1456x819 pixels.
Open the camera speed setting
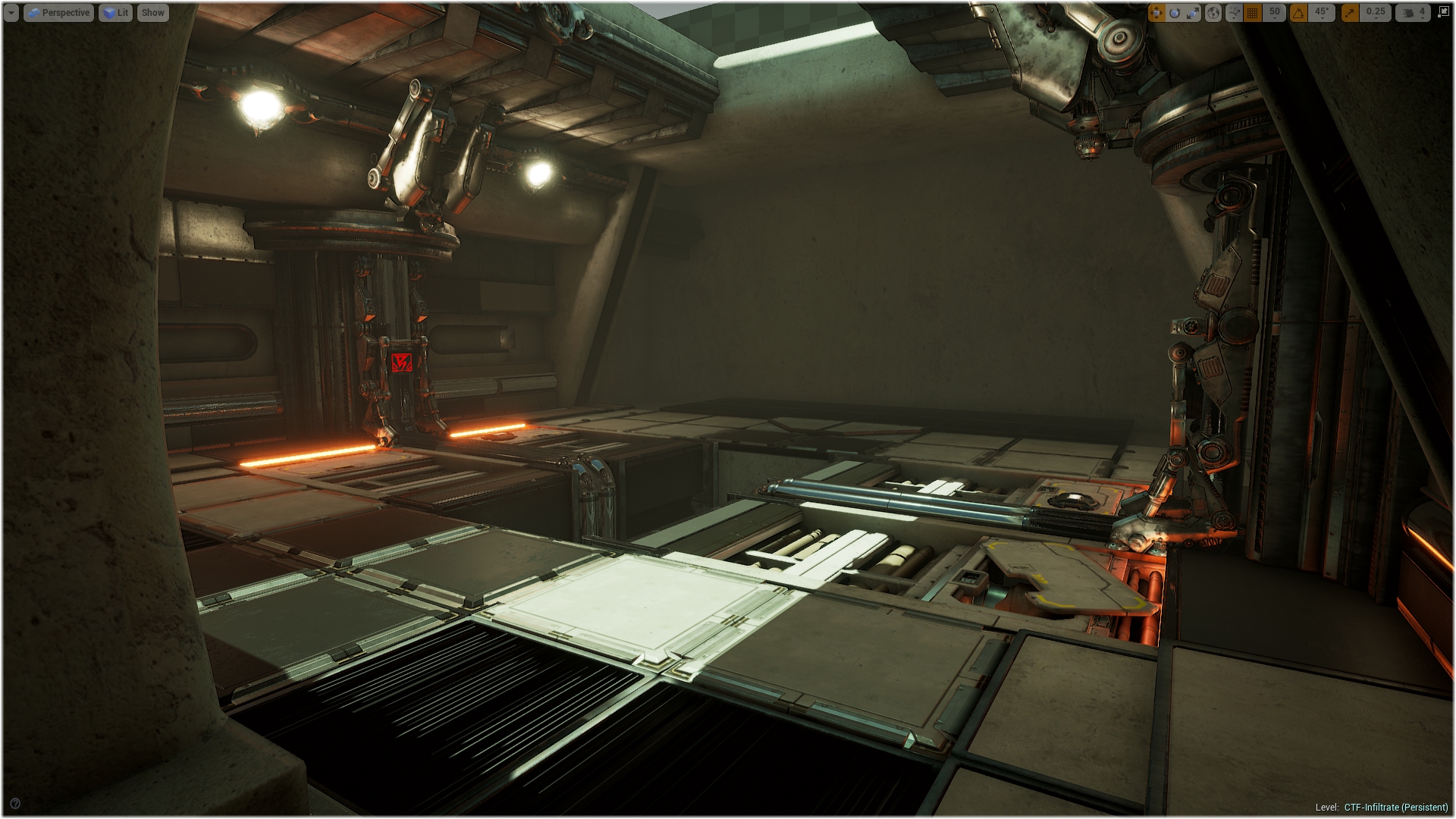(1414, 13)
